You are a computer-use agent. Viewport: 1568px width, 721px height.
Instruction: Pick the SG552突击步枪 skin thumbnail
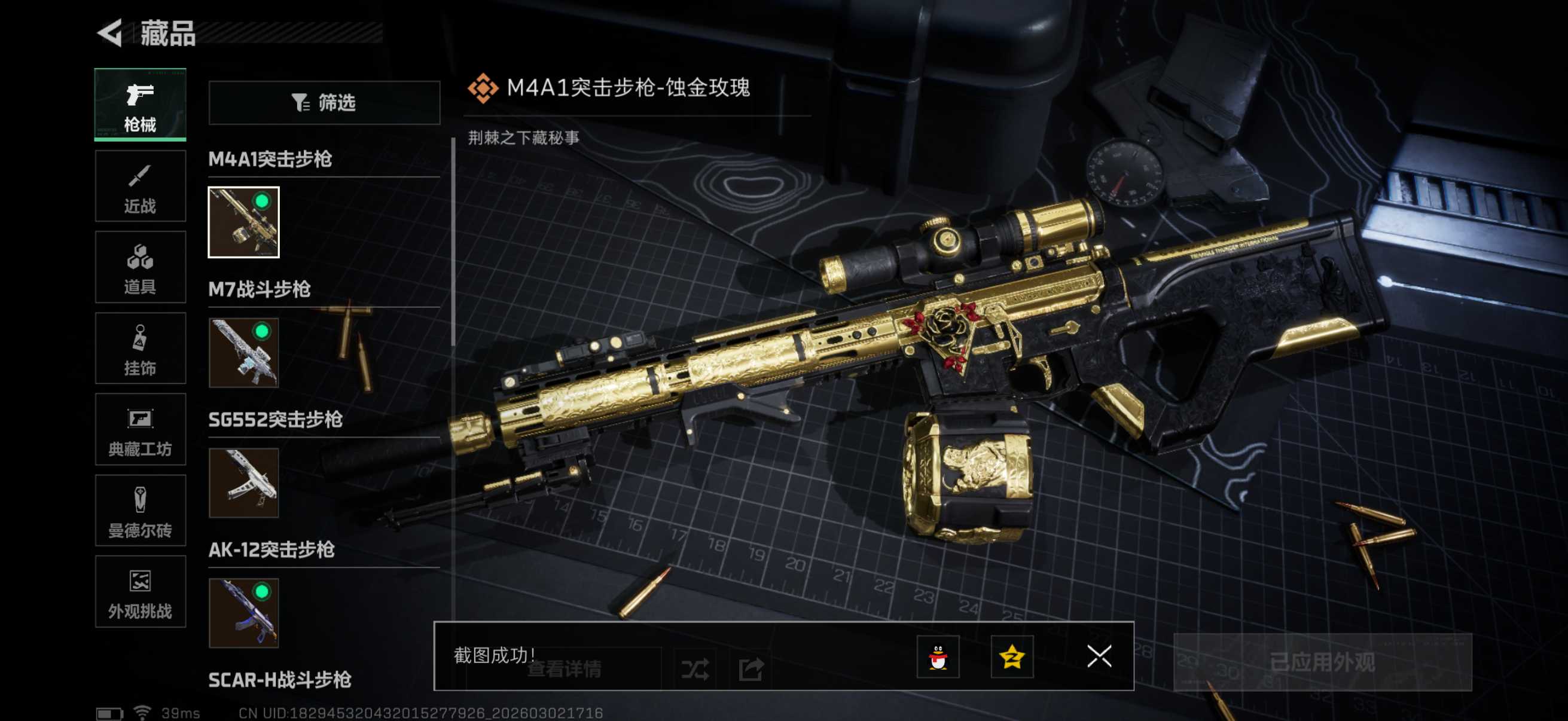click(243, 483)
